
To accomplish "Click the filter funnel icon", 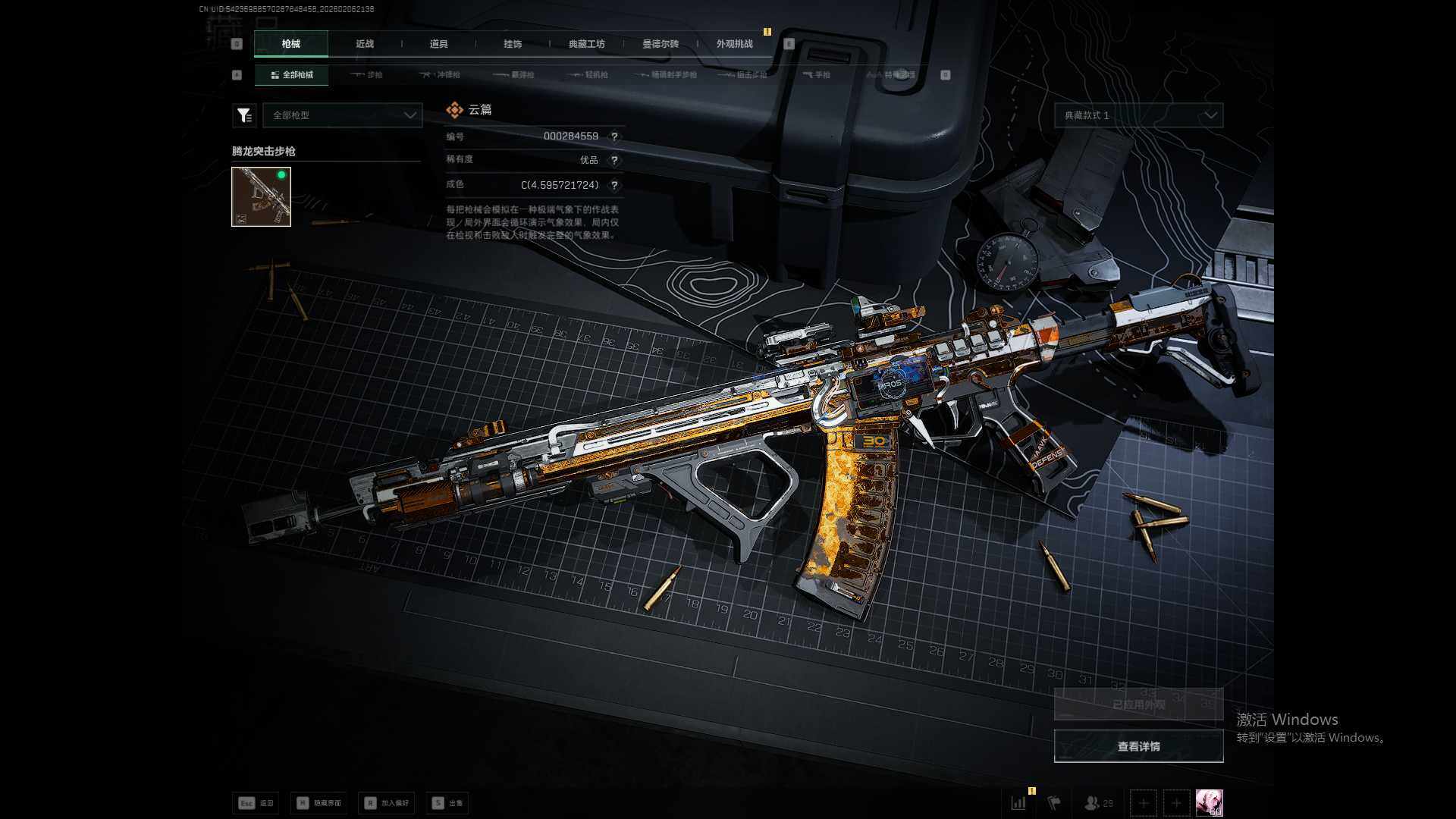I will click(x=243, y=115).
